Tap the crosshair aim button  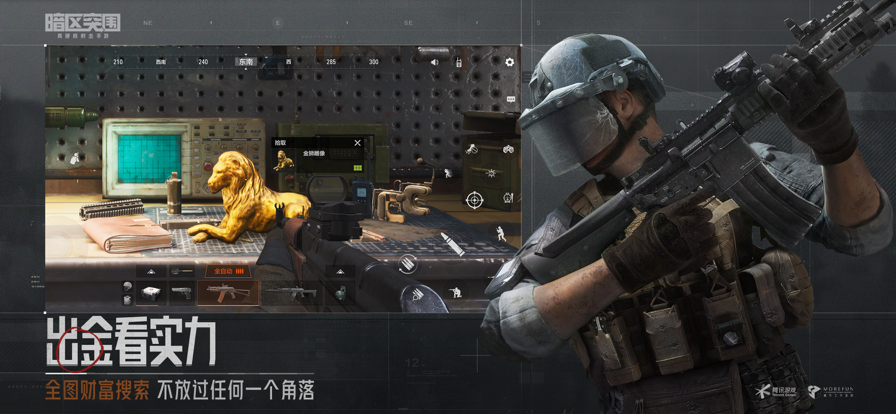tap(475, 200)
